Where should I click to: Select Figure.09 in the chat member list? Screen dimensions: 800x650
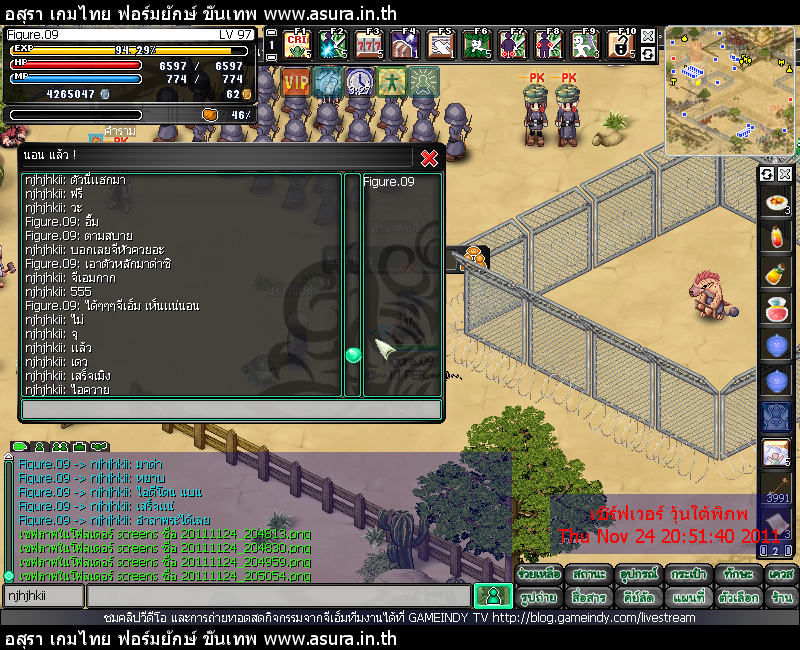click(x=389, y=182)
